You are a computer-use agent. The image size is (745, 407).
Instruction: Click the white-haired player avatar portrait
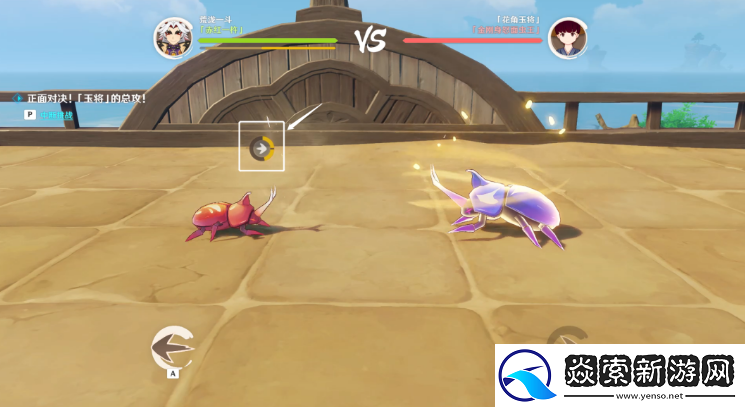(x=173, y=37)
